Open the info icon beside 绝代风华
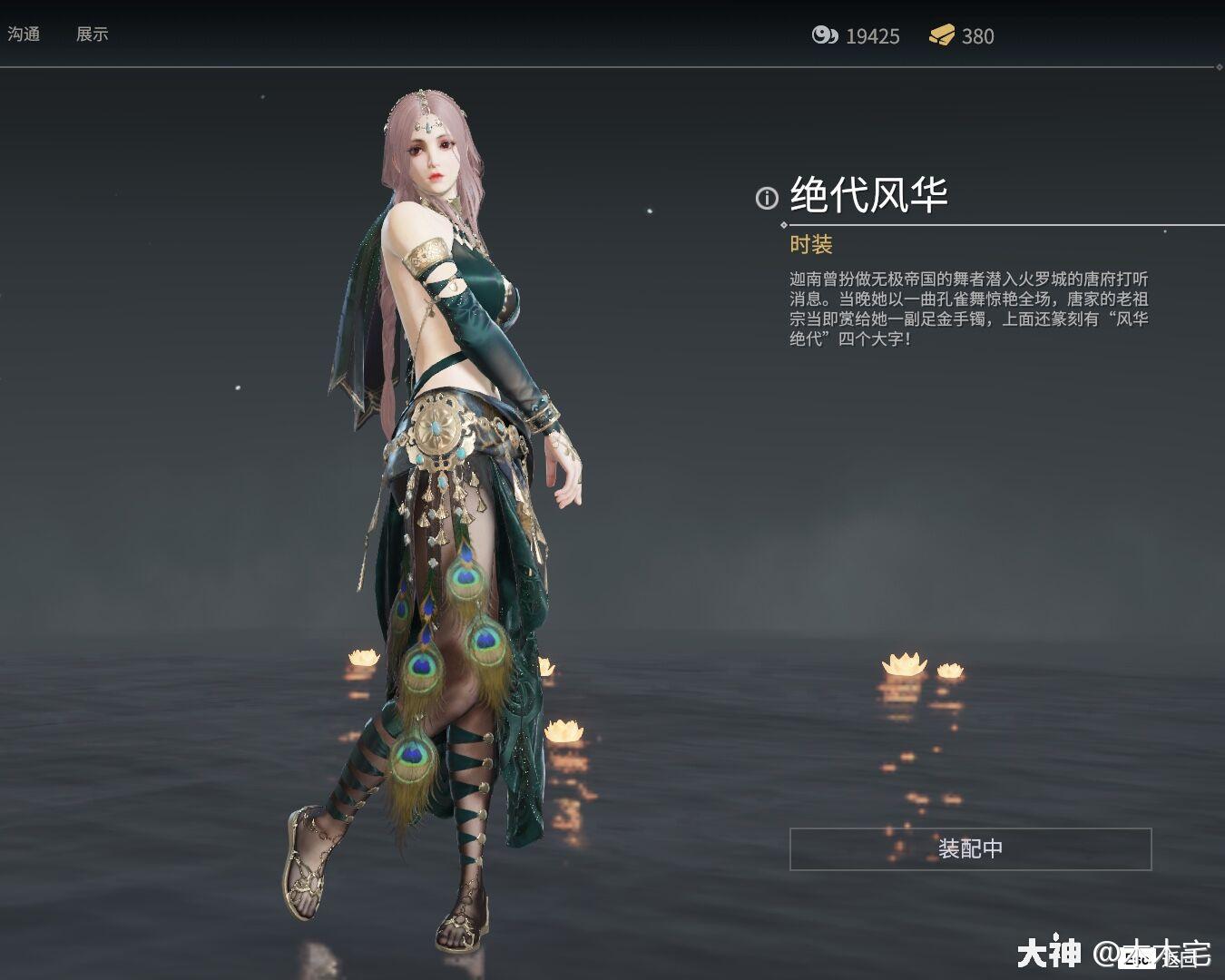This screenshot has height=980, width=1225. tap(765, 196)
